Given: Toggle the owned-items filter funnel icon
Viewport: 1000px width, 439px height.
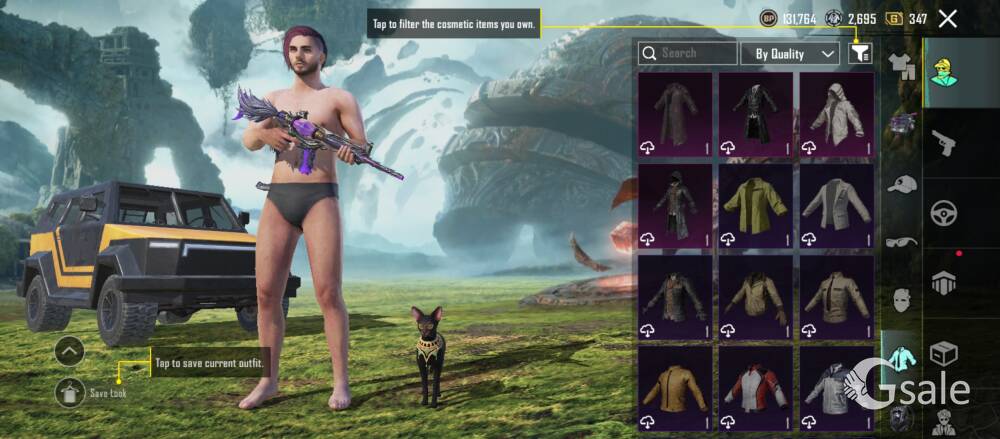Looking at the screenshot, I should 859,53.
